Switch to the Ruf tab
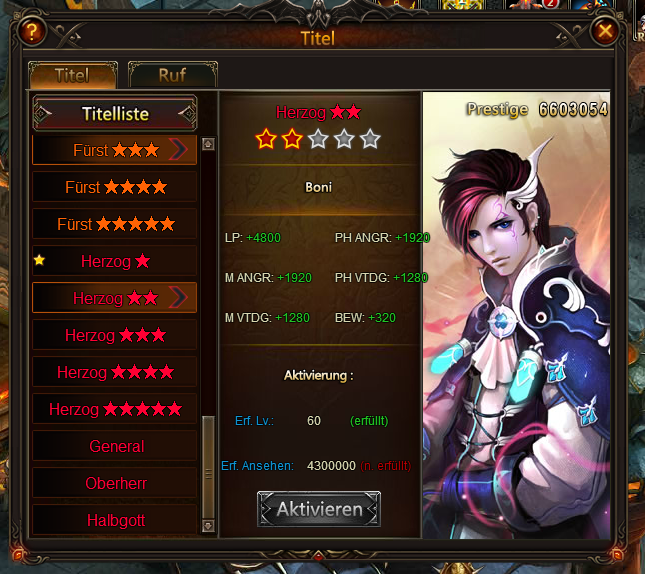 (x=172, y=75)
